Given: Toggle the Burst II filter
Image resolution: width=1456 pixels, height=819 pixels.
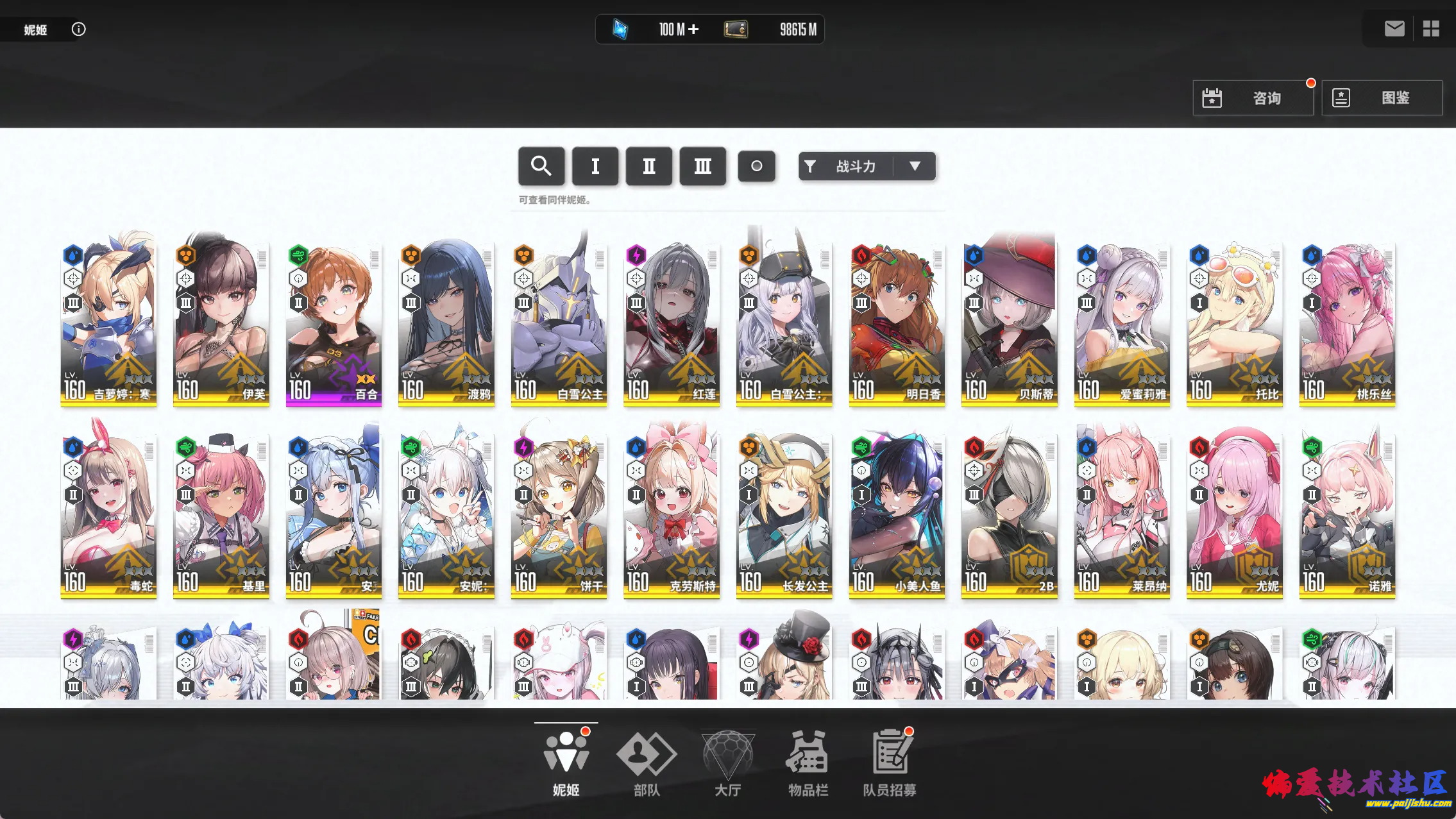Looking at the screenshot, I should (649, 166).
